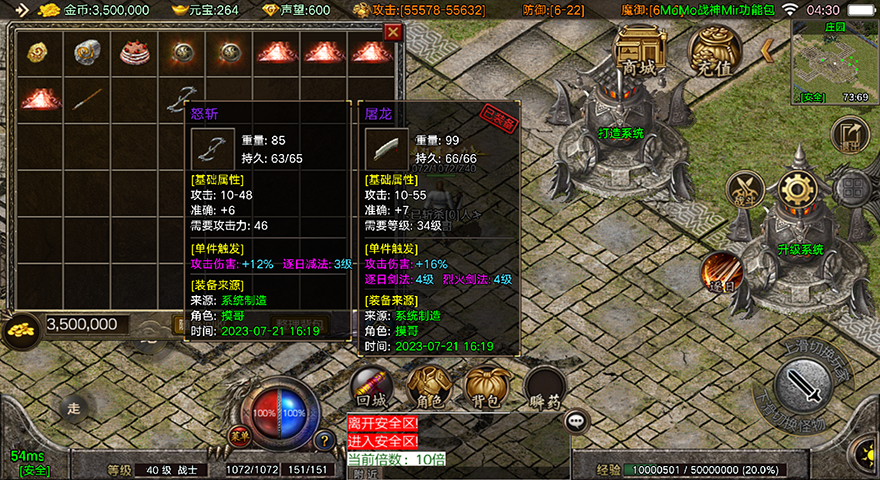Open the 背包 backpack

(486, 386)
